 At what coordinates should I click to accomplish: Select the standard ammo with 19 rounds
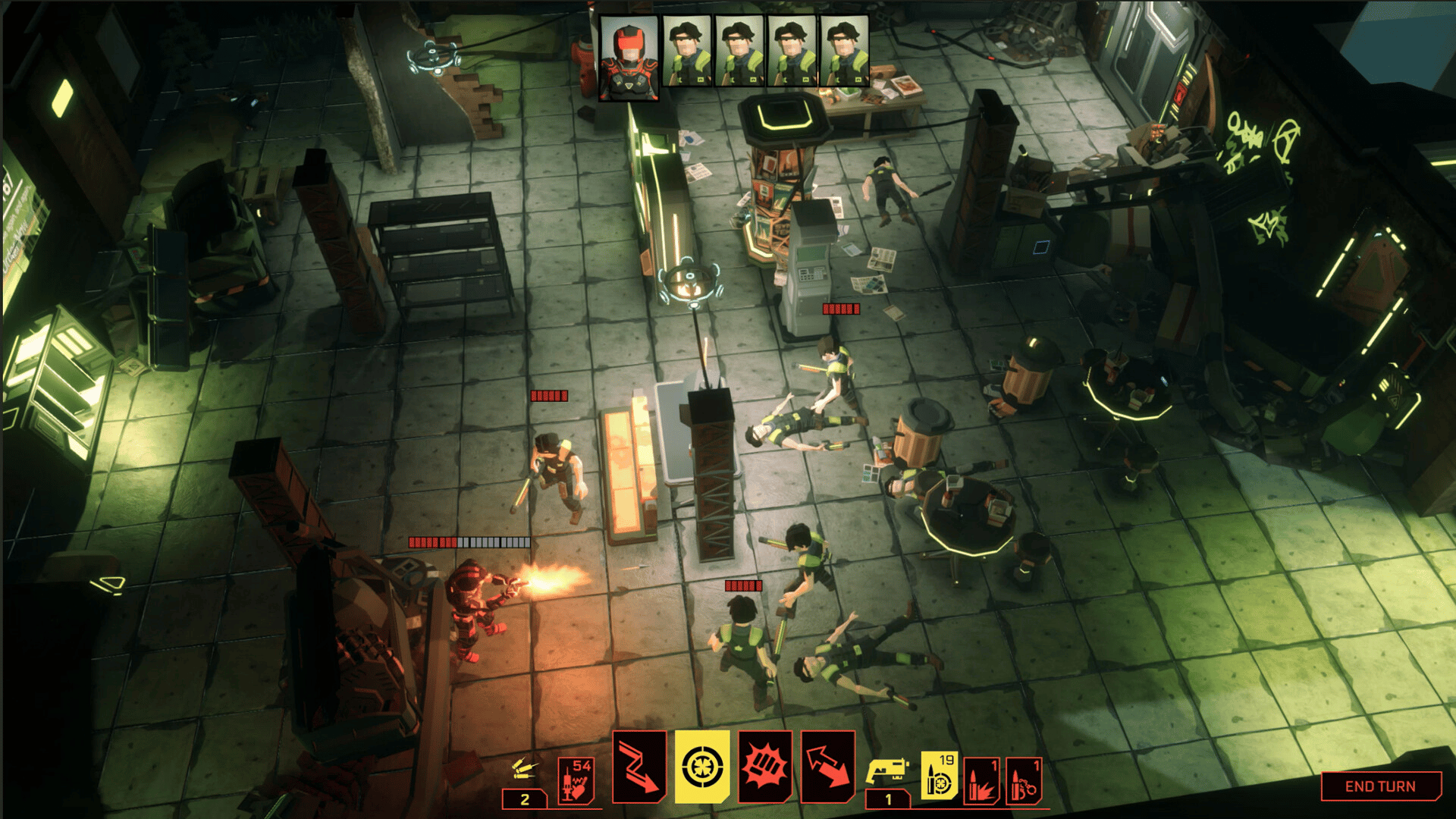tap(940, 777)
